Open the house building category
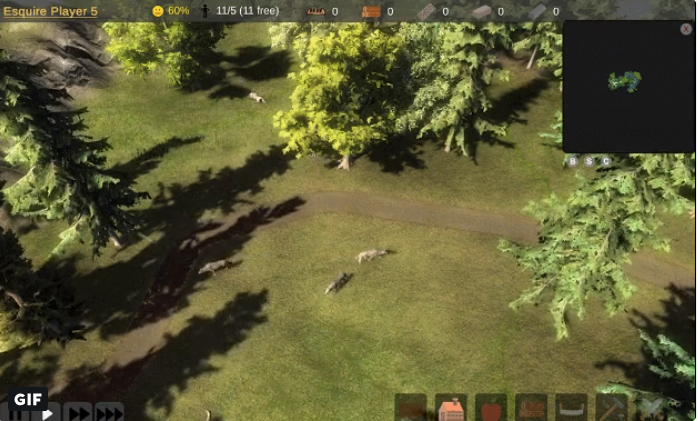This screenshot has height=421, width=698. click(451, 408)
